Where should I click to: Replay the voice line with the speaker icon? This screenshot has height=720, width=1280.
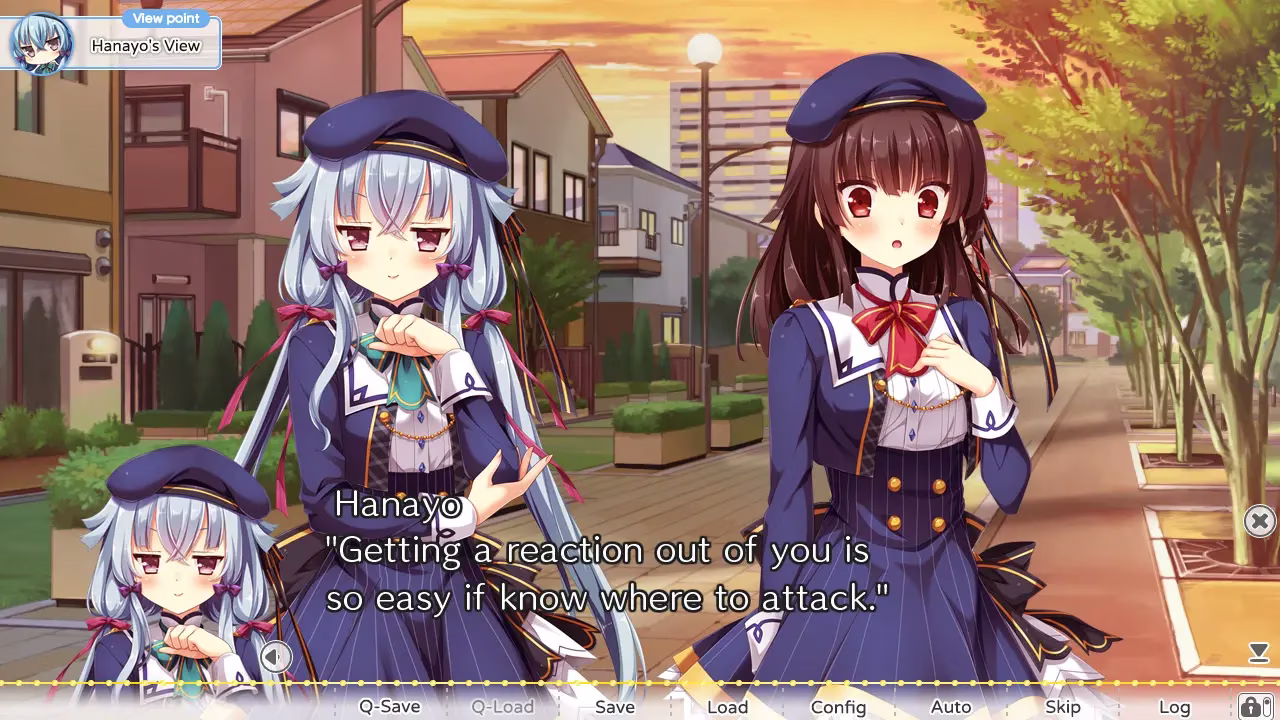point(275,657)
